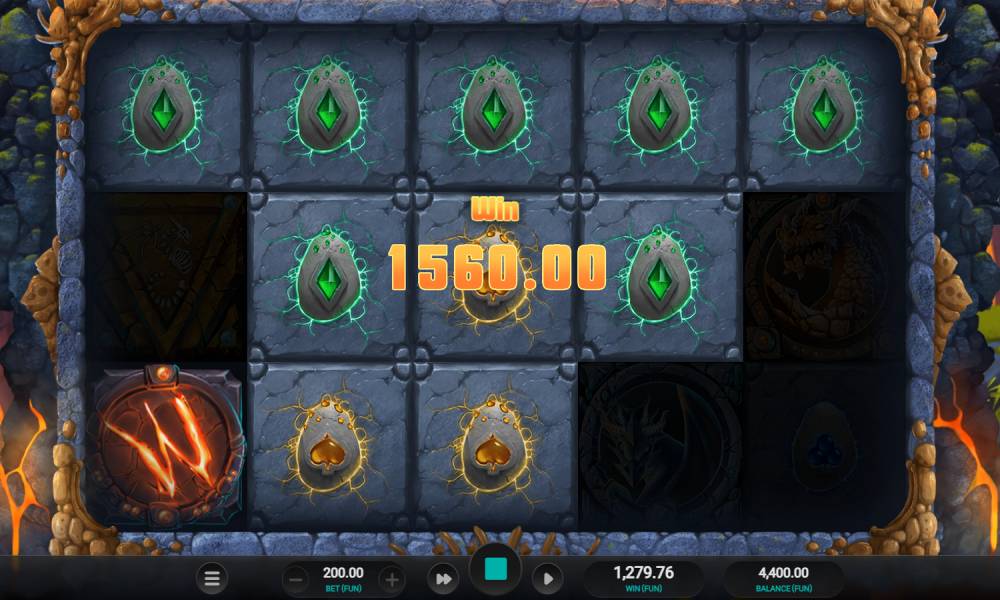The width and height of the screenshot is (1000, 600).
Task: Increase the bet with the plus button
Action: [391, 579]
